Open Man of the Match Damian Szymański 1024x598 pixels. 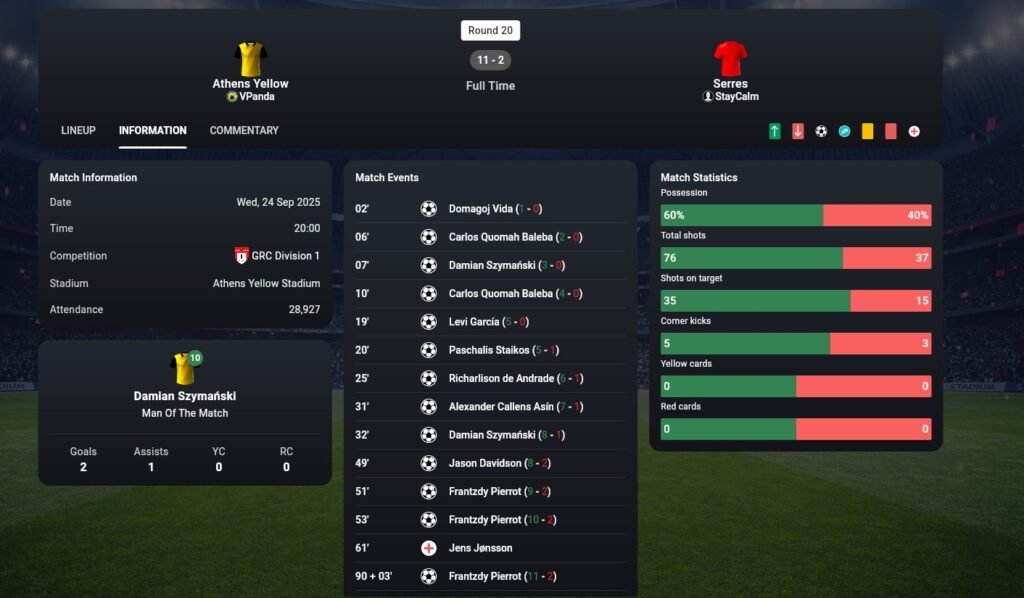185,396
